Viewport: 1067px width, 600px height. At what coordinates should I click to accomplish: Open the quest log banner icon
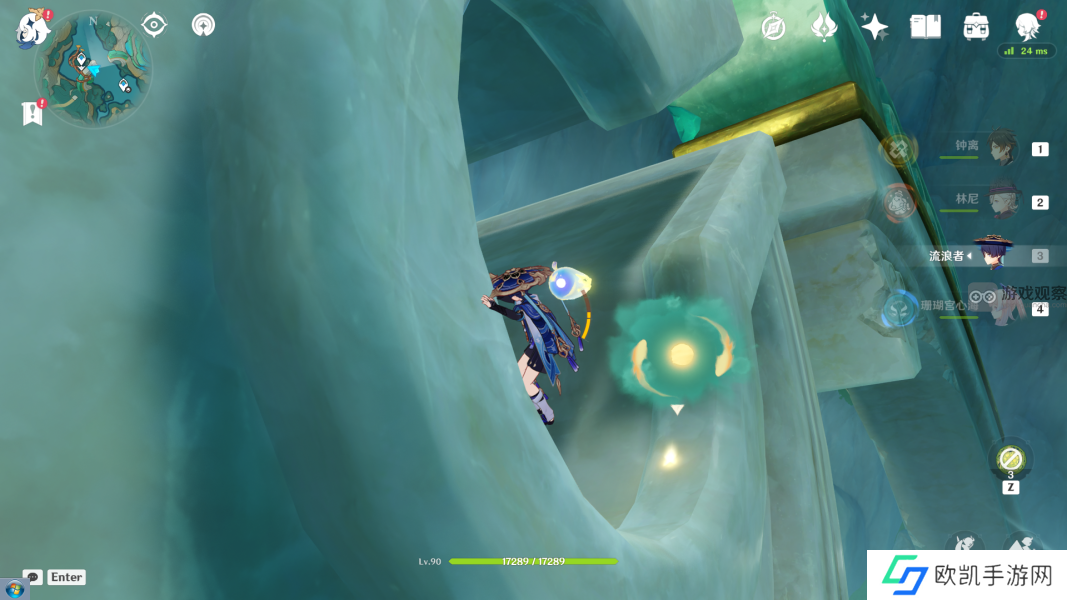click(x=33, y=113)
